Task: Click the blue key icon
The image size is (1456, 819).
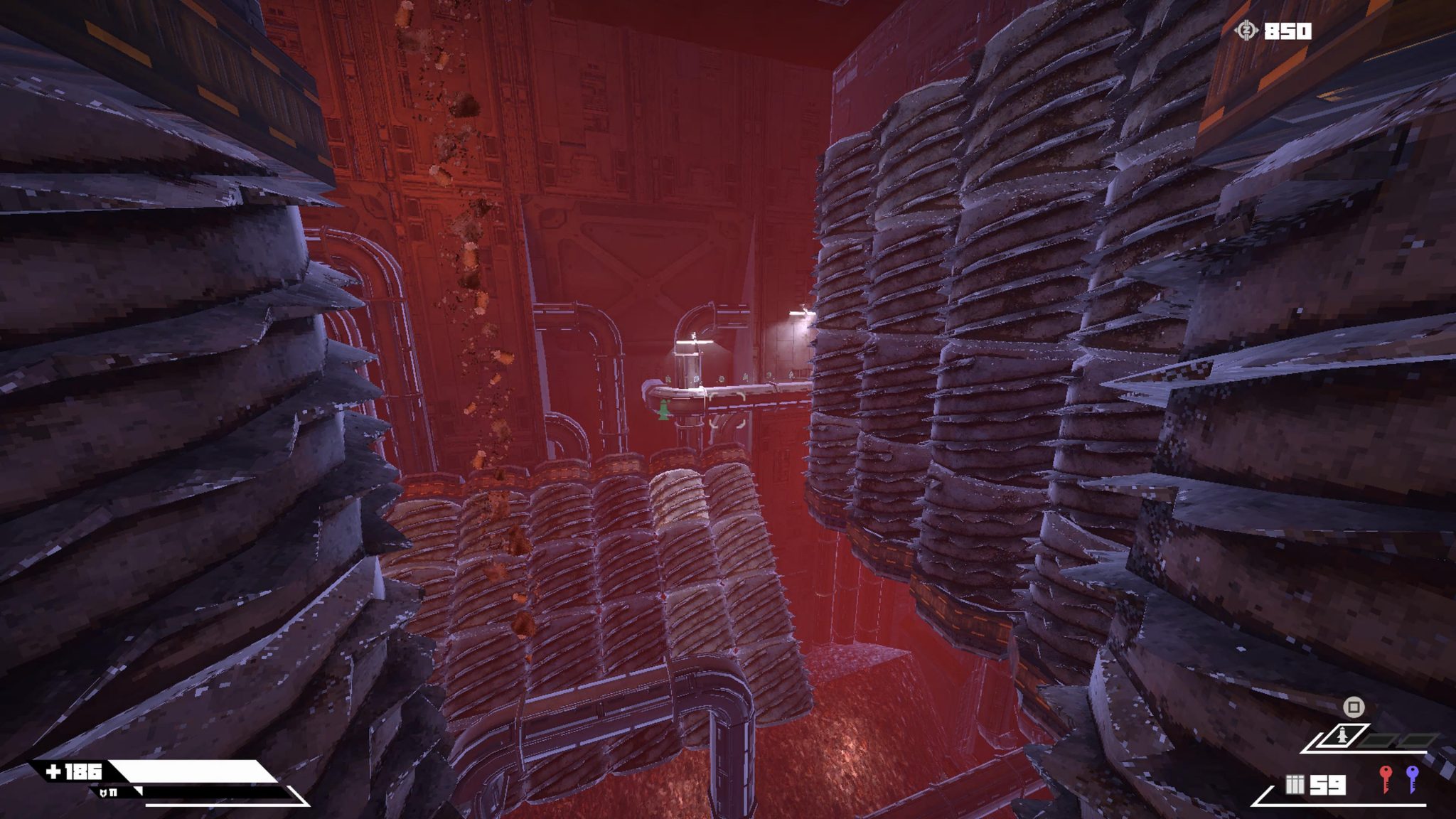Action: click(x=1412, y=778)
